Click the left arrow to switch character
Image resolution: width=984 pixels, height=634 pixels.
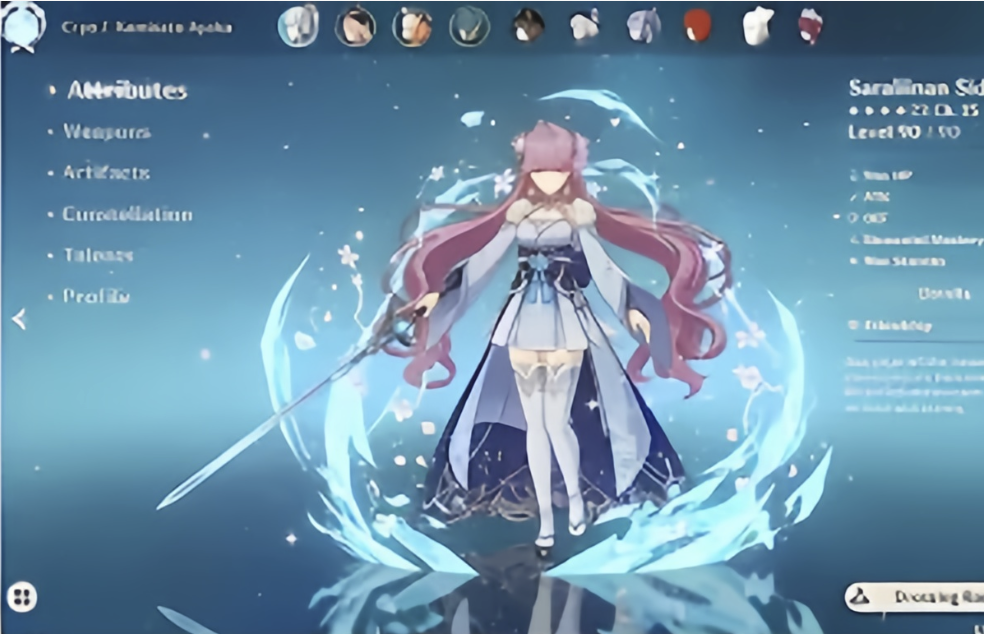click(18, 319)
